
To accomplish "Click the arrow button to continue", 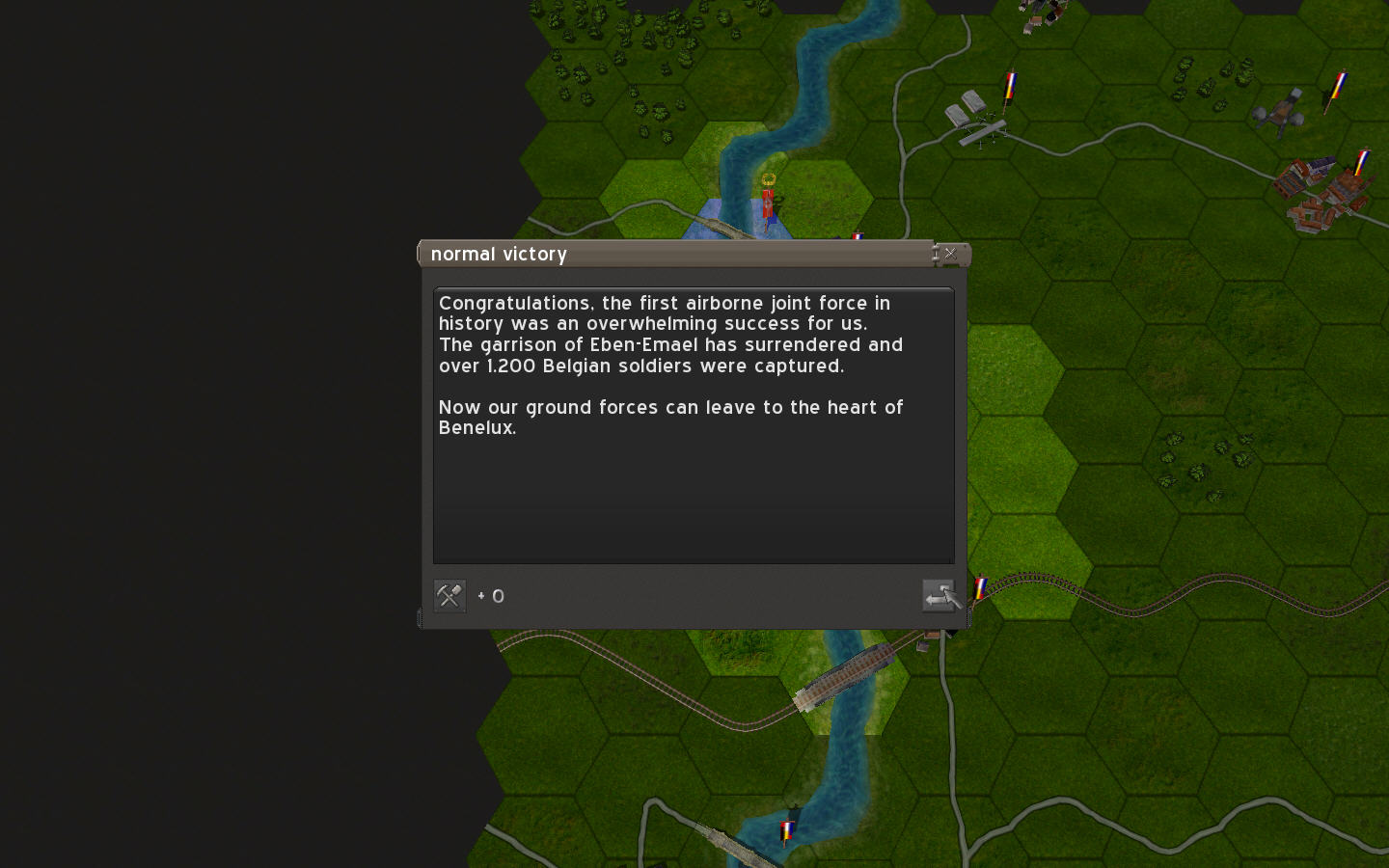I will (x=939, y=596).
